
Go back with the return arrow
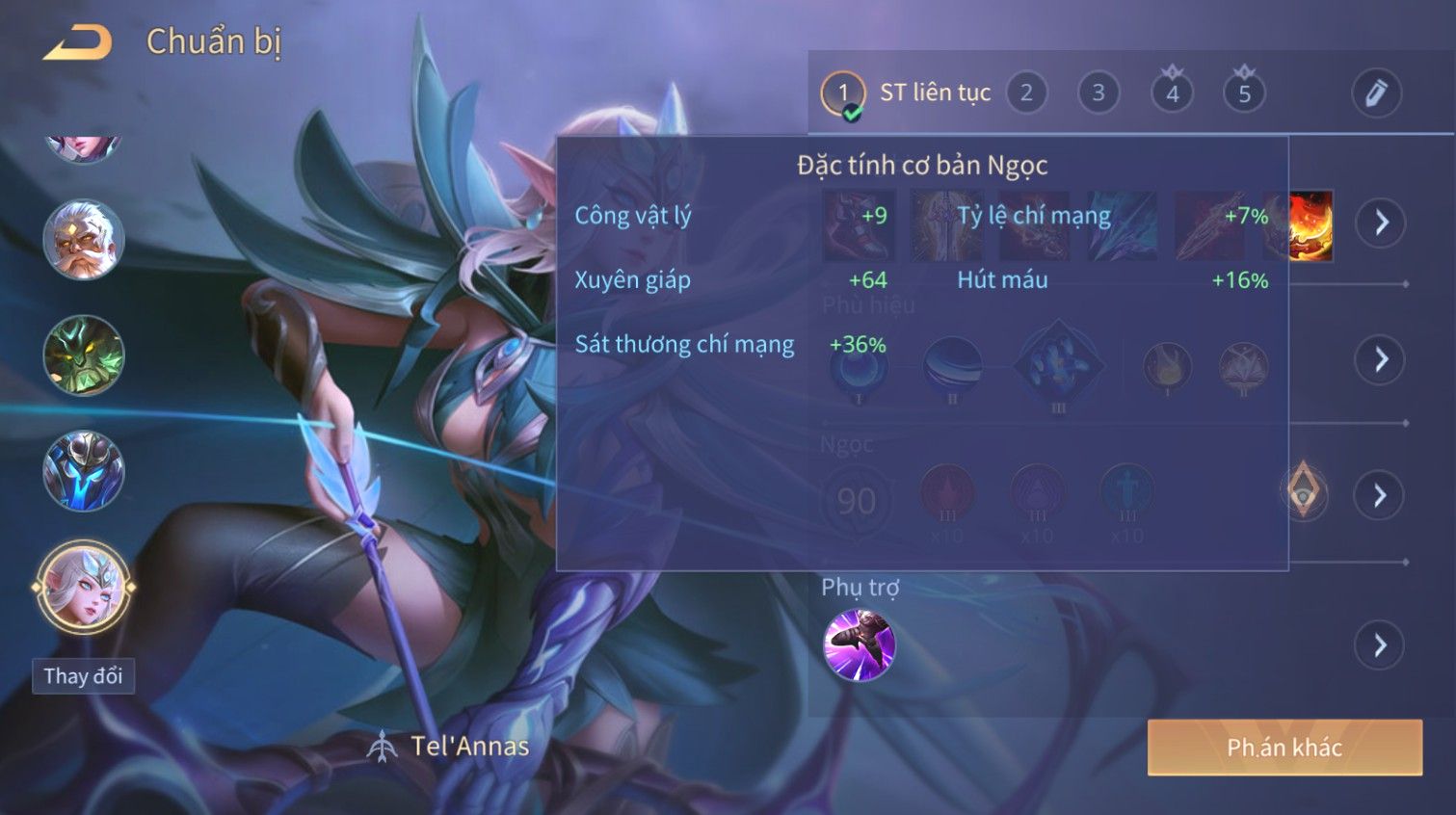tap(78, 42)
